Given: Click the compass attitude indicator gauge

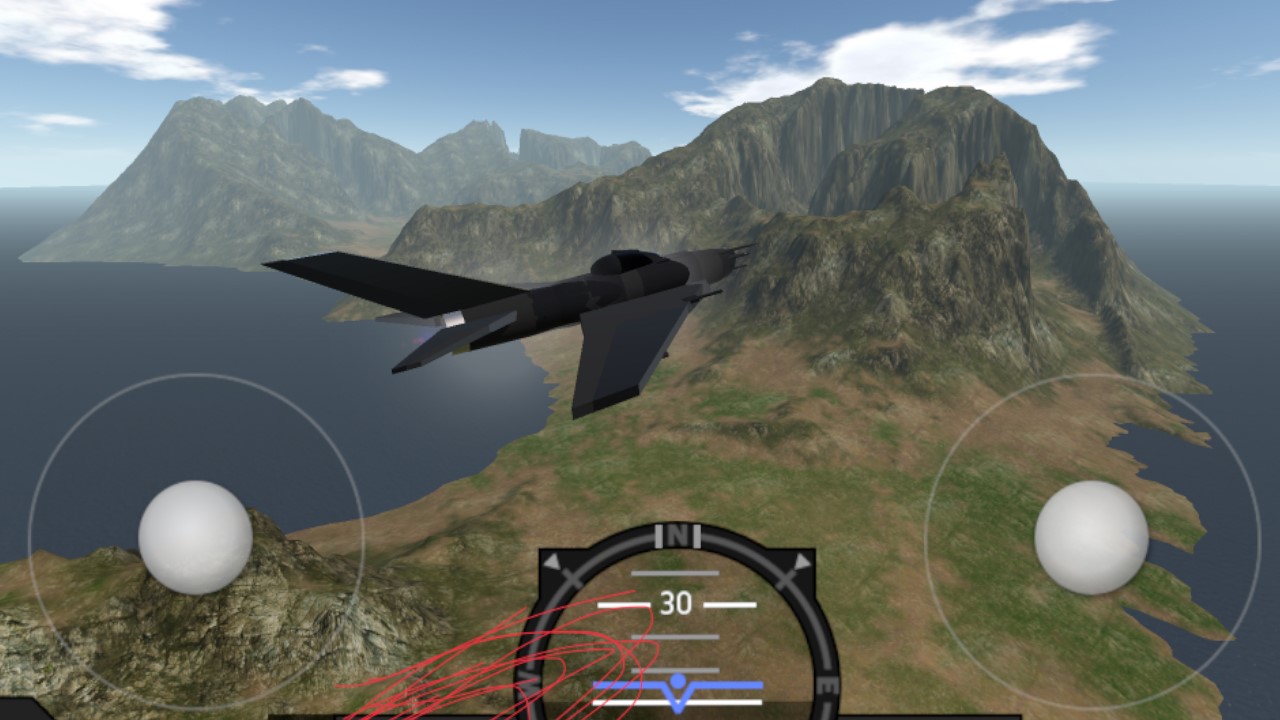Looking at the screenshot, I should point(677,625).
